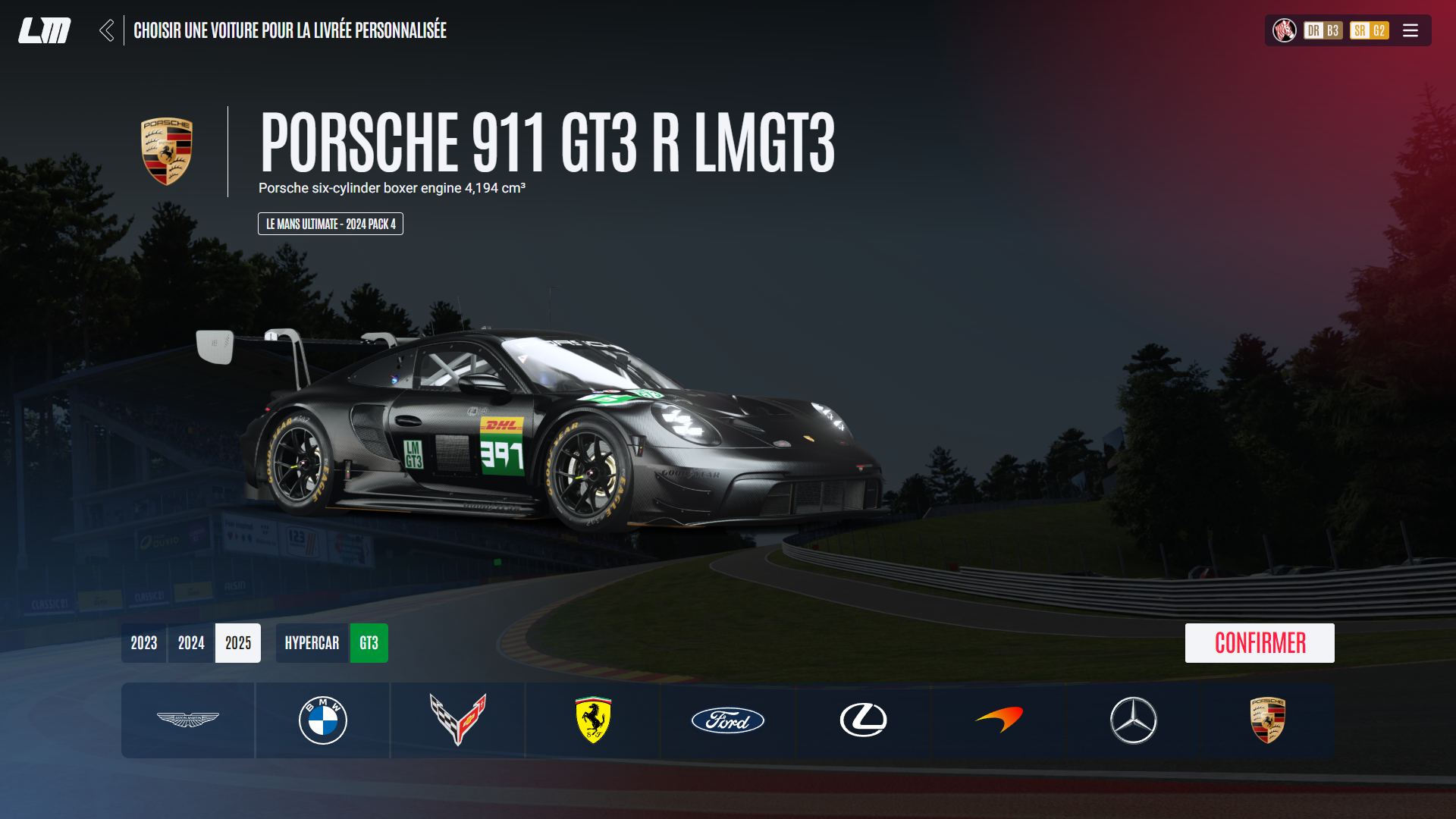Image resolution: width=1456 pixels, height=819 pixels.
Task: Choose the McLaren brand tile
Action: pos(999,720)
